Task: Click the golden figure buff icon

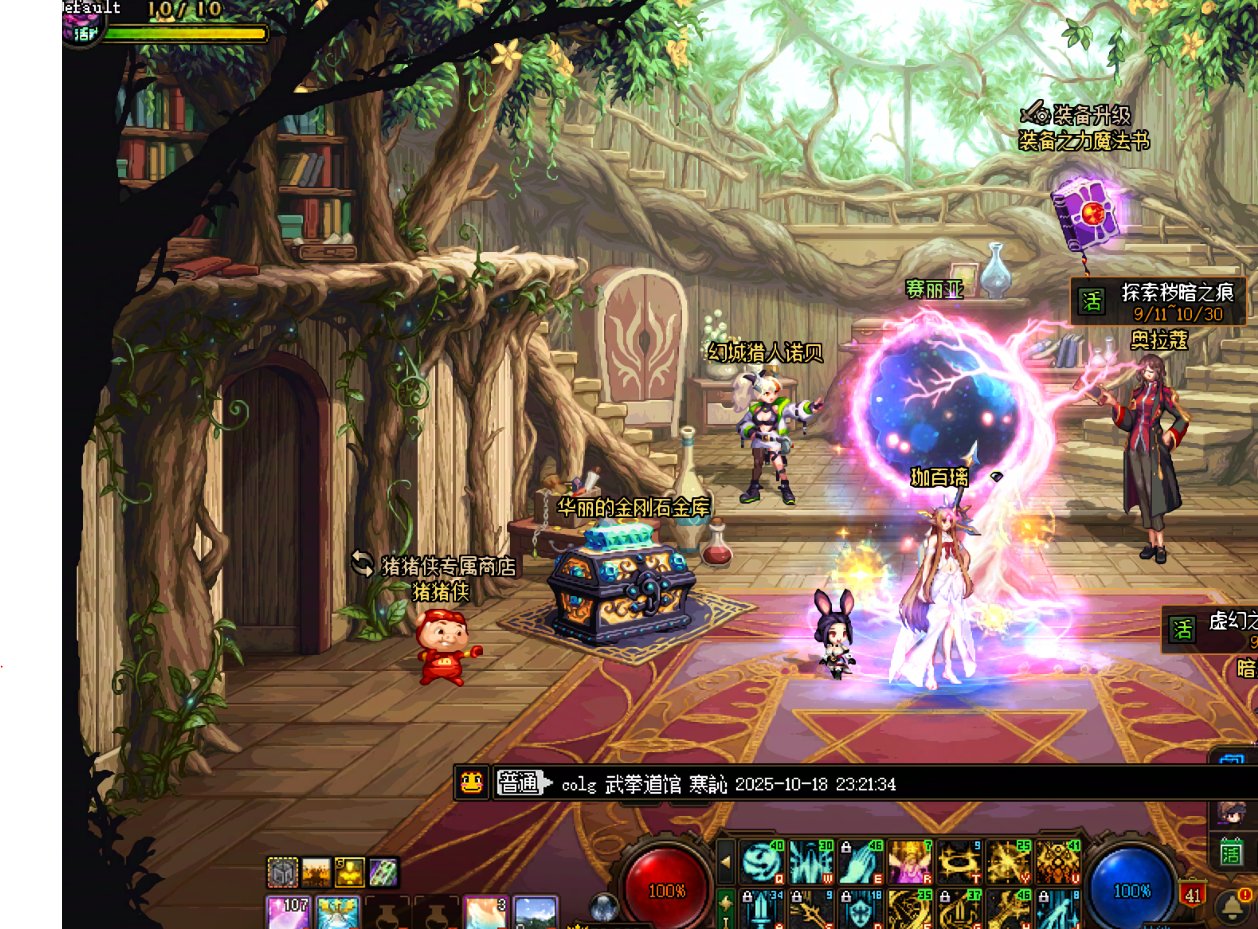Action: (x=350, y=873)
